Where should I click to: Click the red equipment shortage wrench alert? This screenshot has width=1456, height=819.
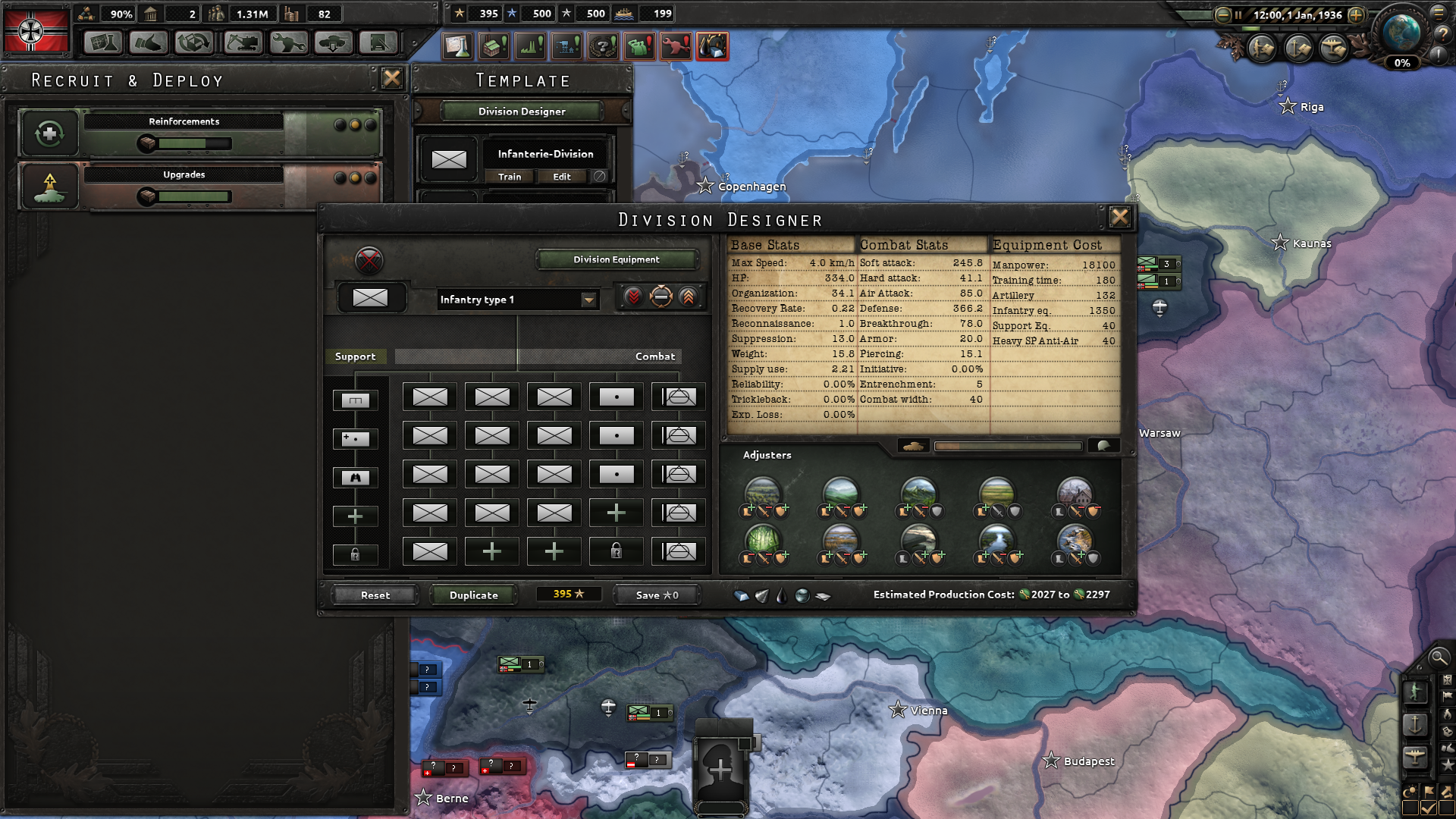676,45
